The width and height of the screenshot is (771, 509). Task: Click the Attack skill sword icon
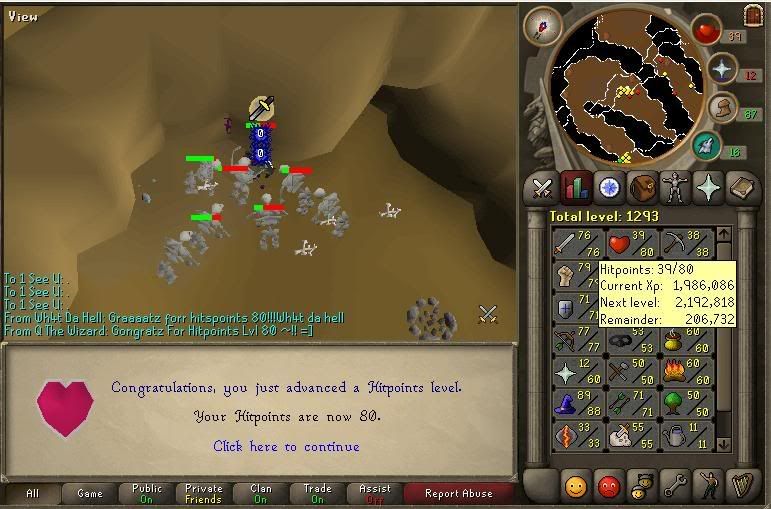566,242
